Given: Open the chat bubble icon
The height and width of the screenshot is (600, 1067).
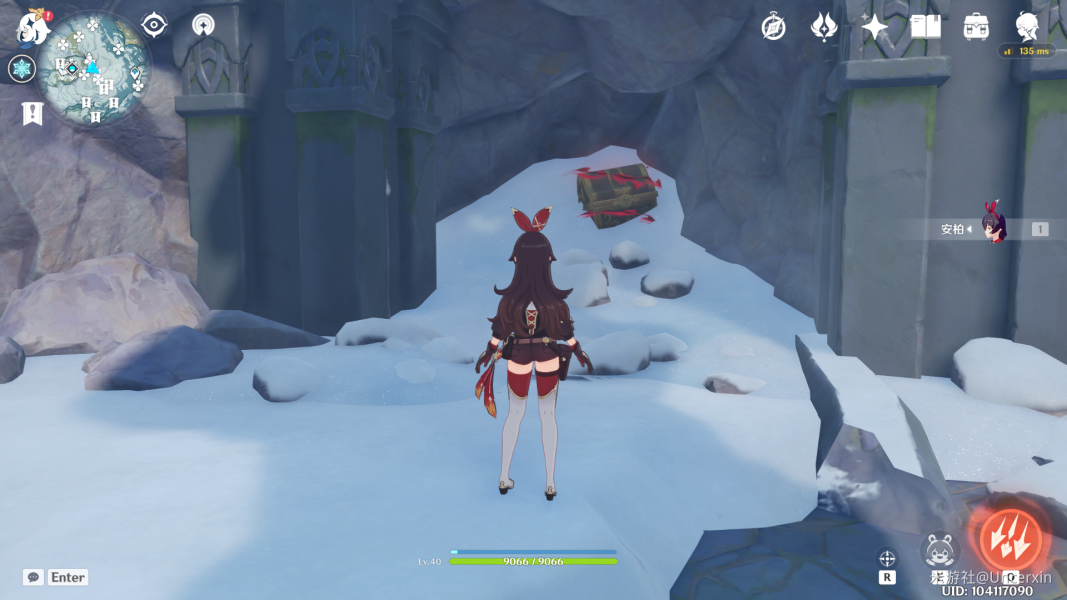Looking at the screenshot, I should point(34,577).
